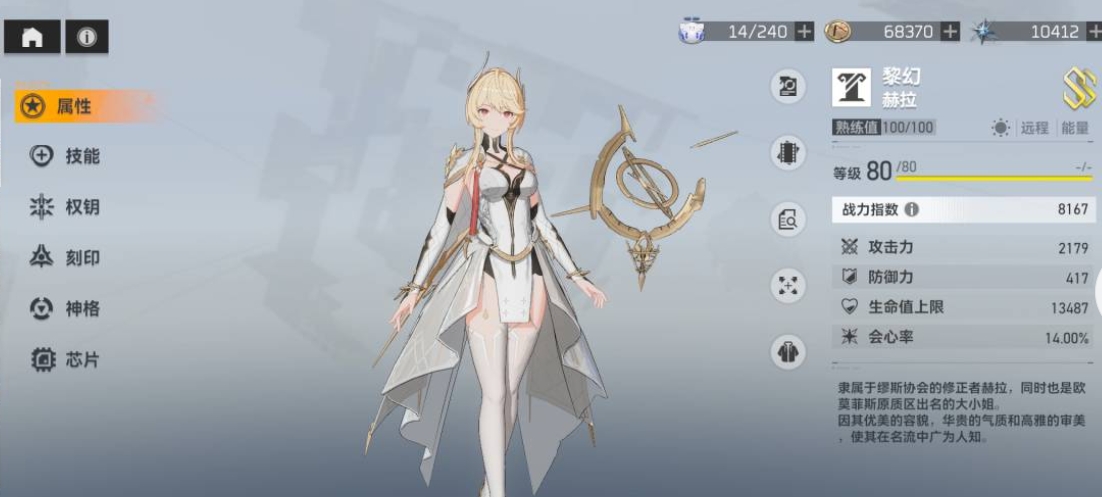This screenshot has height=497, width=1102.
Task: Open the film strip round icon
Action: click(788, 153)
